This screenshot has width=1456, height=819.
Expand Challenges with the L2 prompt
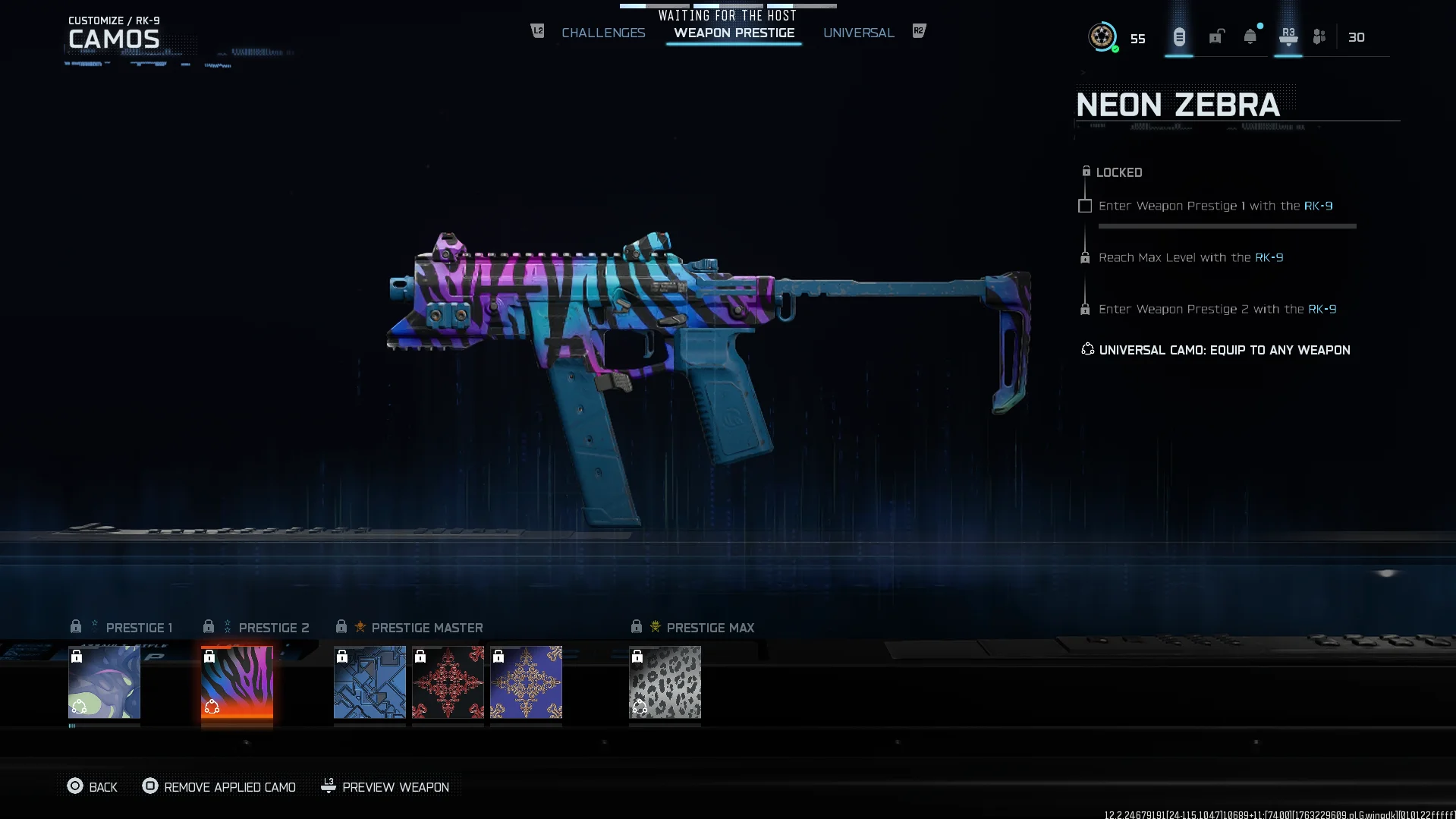[537, 31]
